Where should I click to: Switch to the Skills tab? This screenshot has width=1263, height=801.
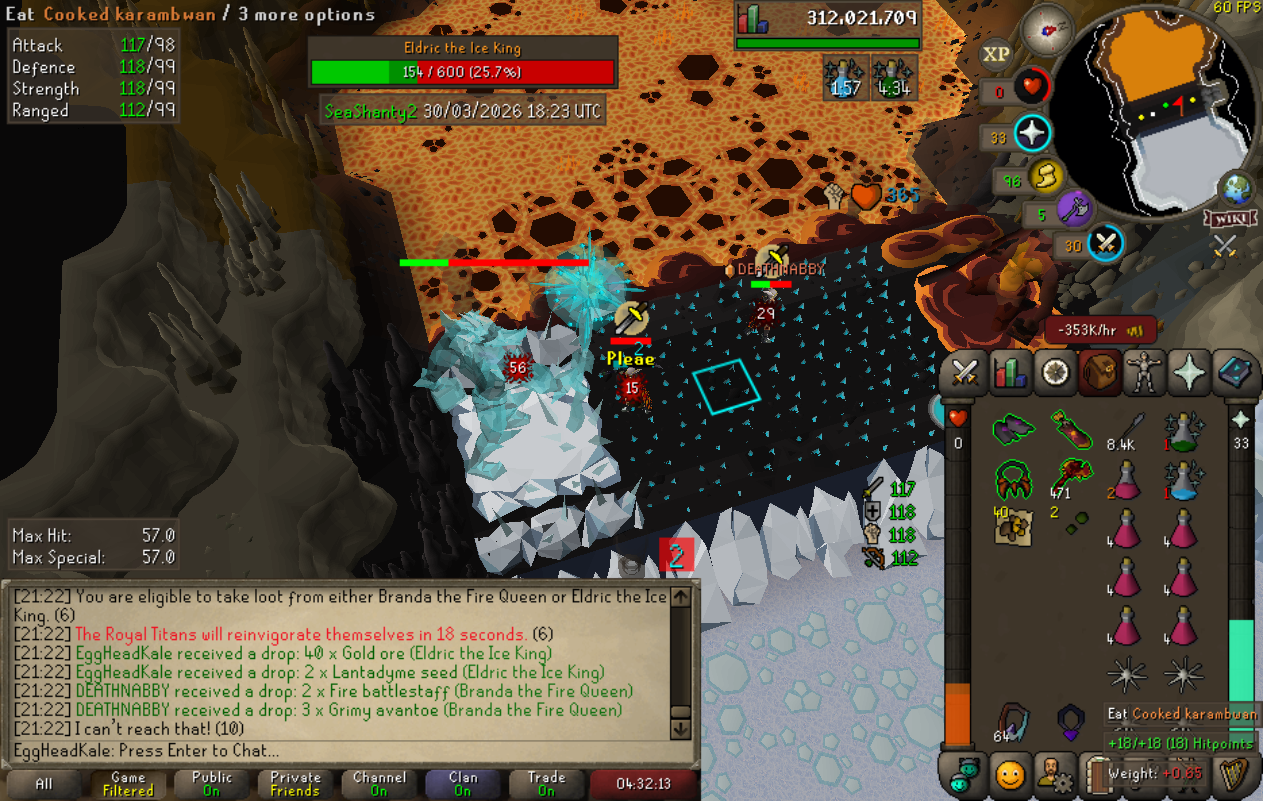(x=1011, y=373)
